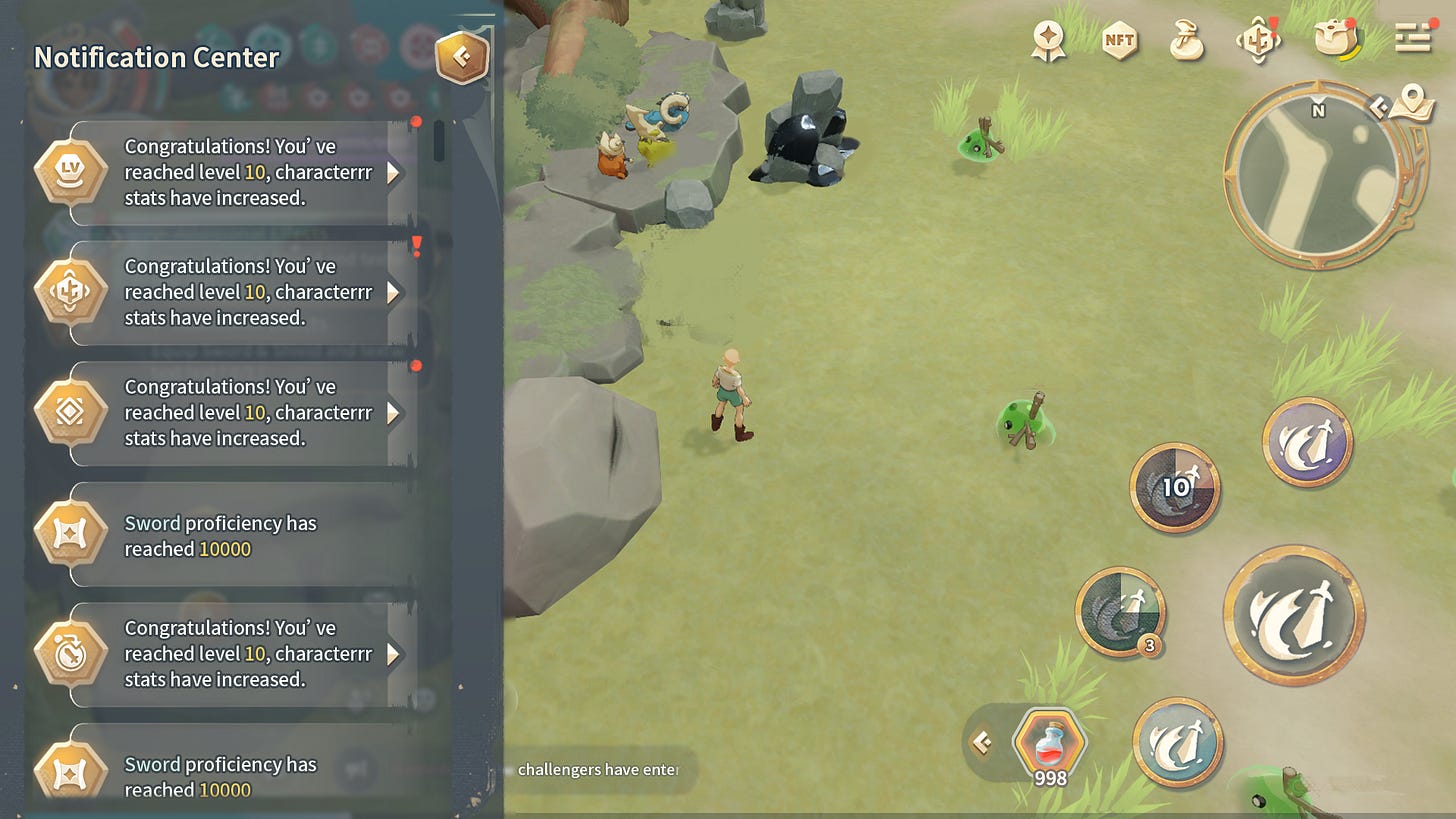
Task: Open the backpack inventory icon
Action: tap(1336, 40)
